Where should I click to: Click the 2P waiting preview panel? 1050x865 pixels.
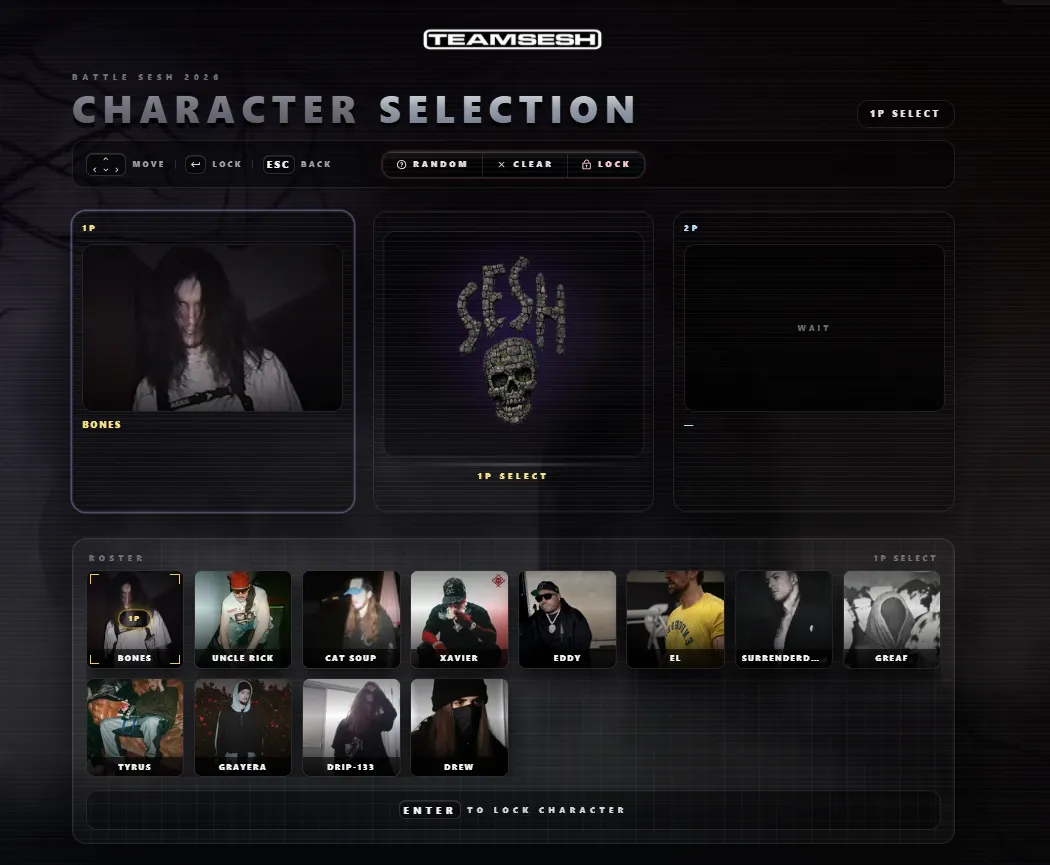click(x=813, y=328)
